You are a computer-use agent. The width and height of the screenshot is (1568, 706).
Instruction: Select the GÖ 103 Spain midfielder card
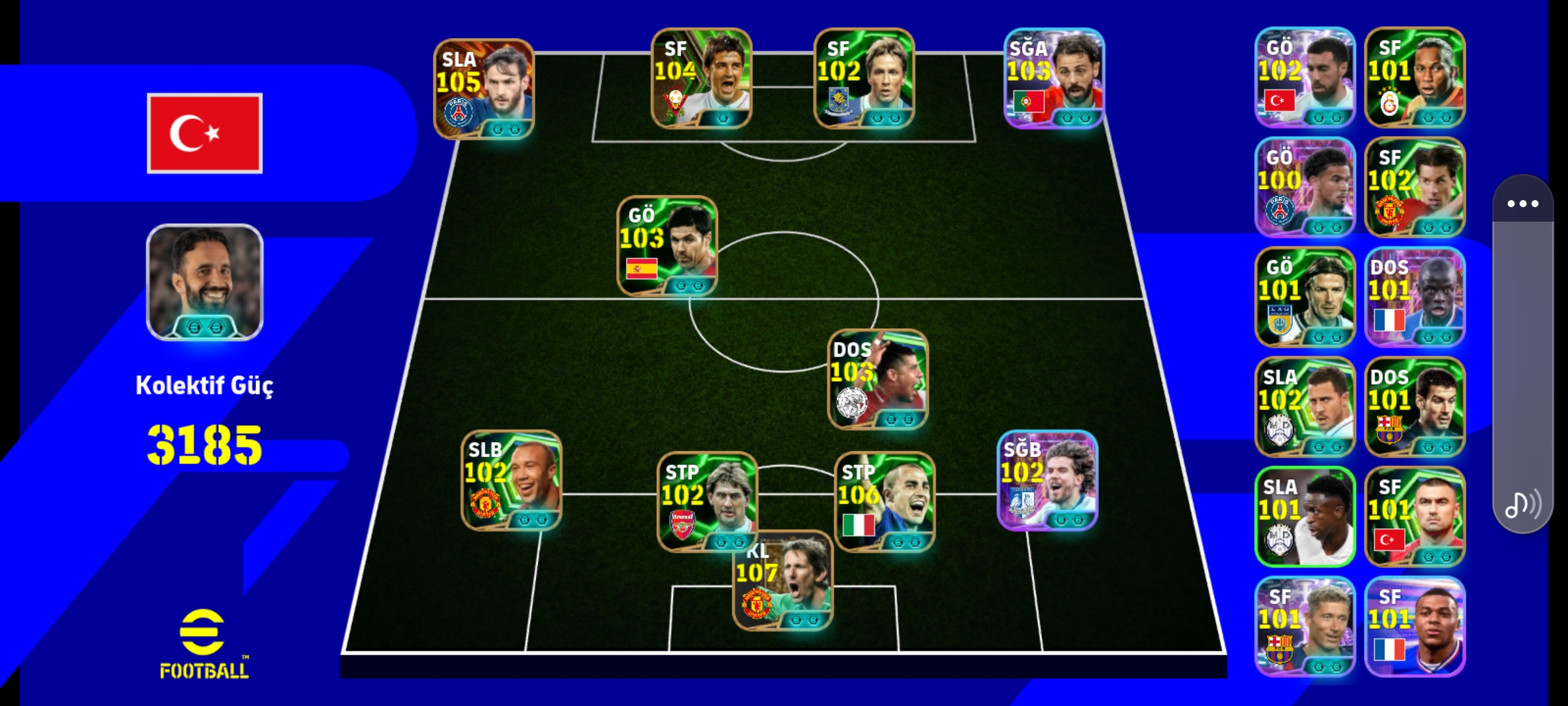pyautogui.click(x=667, y=246)
